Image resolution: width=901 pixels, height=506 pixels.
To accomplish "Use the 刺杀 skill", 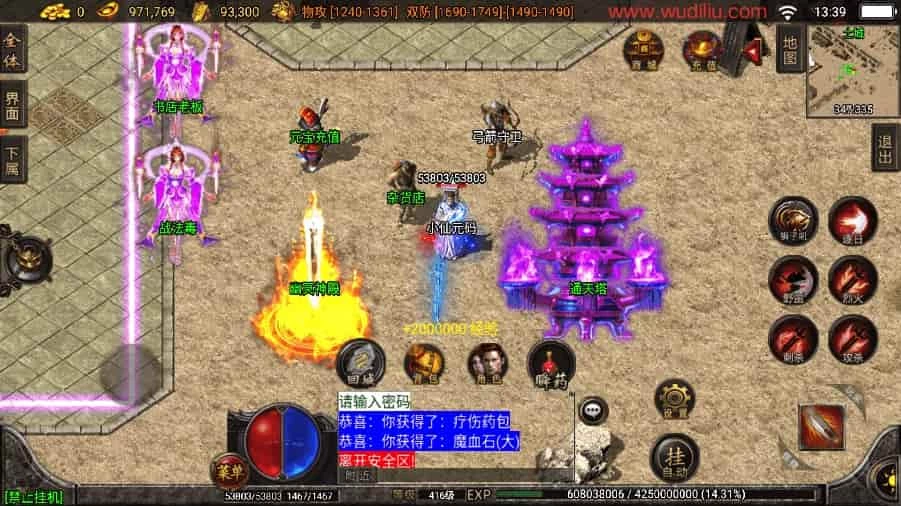I will point(793,339).
